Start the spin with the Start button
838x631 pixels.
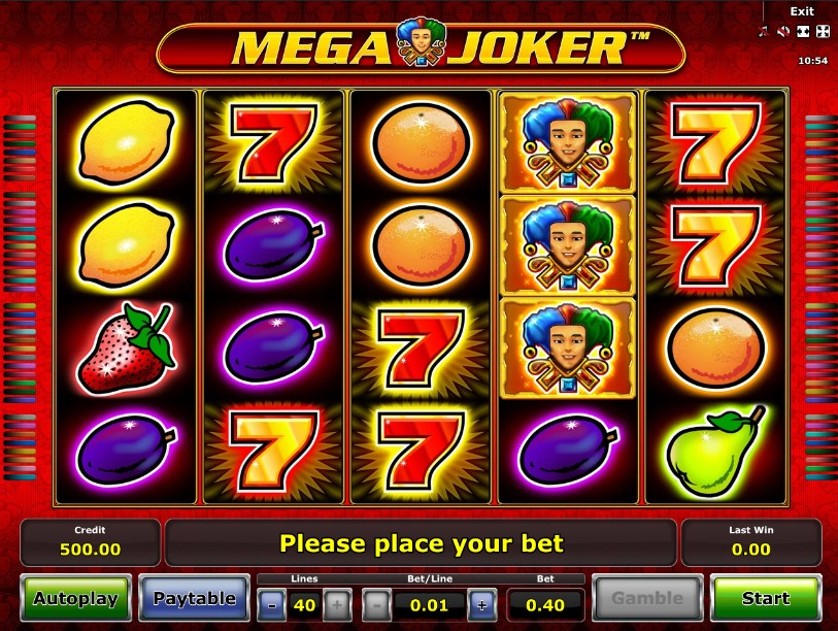[x=765, y=599]
